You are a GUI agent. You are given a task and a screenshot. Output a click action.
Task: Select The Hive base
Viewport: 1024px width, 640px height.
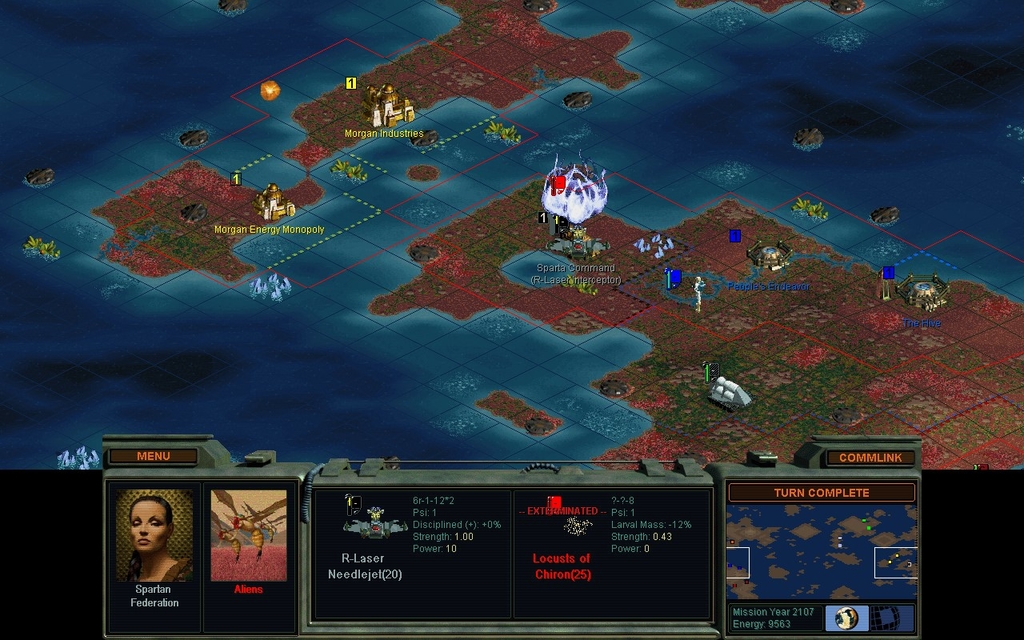(920, 293)
